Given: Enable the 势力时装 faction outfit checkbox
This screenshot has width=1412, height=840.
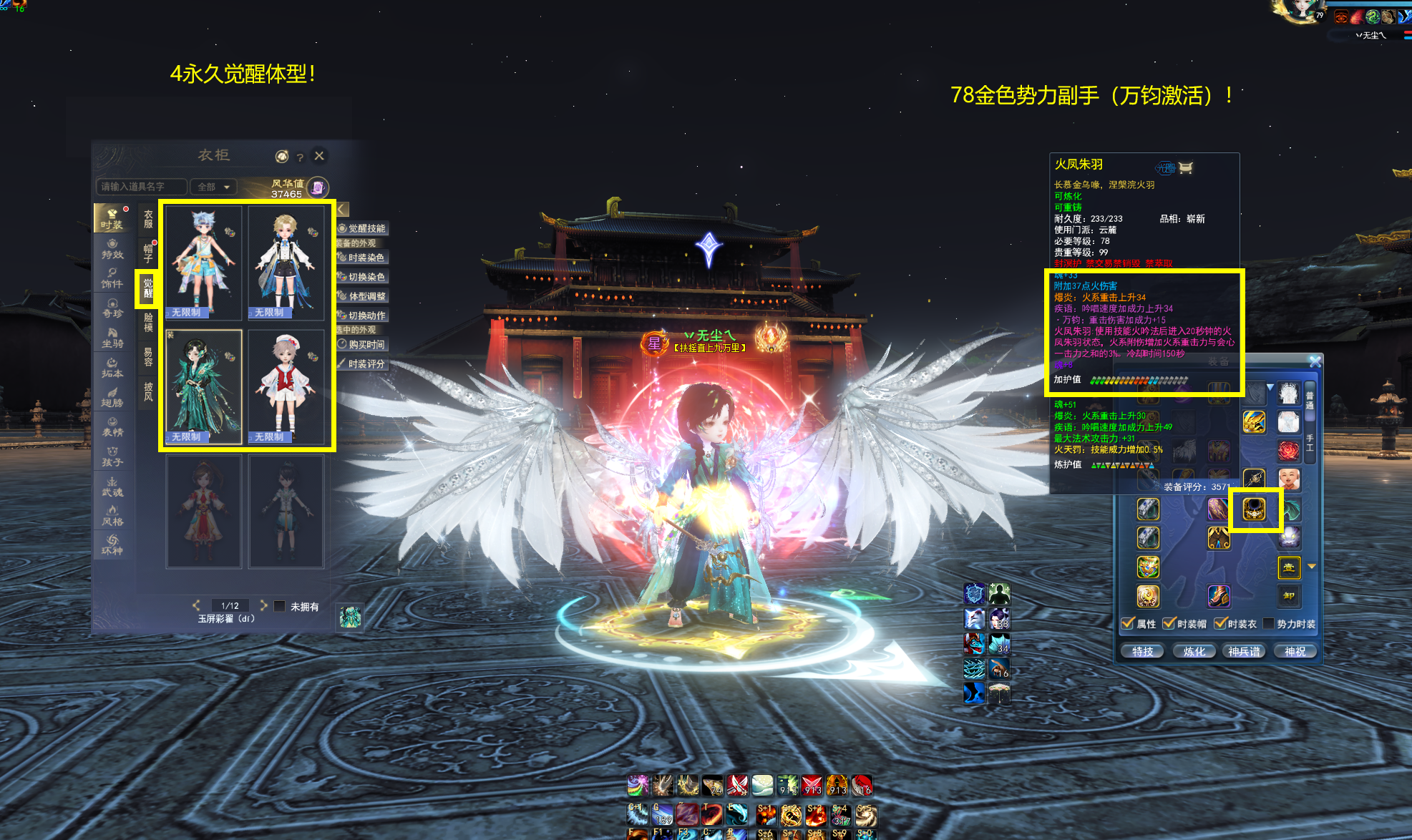Looking at the screenshot, I should point(1270,624).
